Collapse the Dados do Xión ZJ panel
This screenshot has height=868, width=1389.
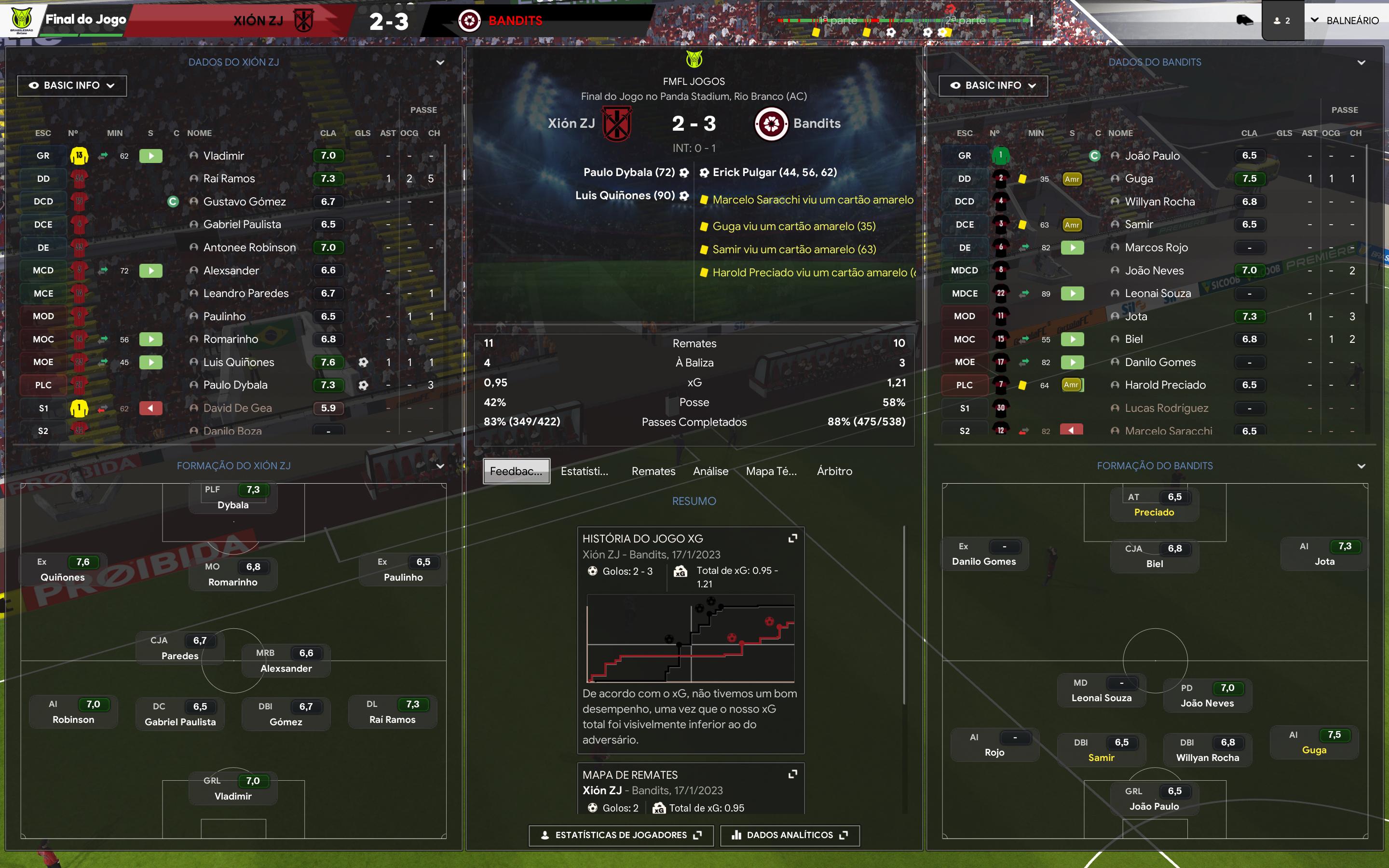pos(440,63)
